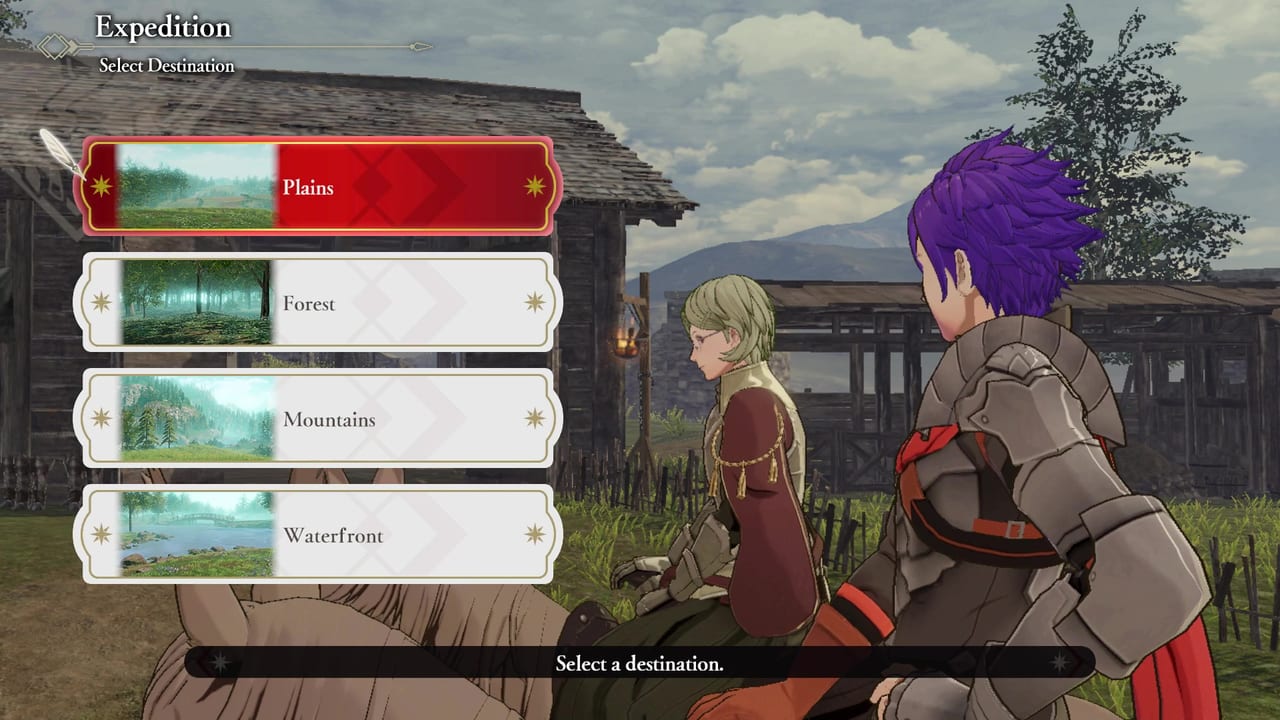The width and height of the screenshot is (1280, 720).
Task: Click the sparkle icon right of the bottom bar
Action: (x=1062, y=663)
